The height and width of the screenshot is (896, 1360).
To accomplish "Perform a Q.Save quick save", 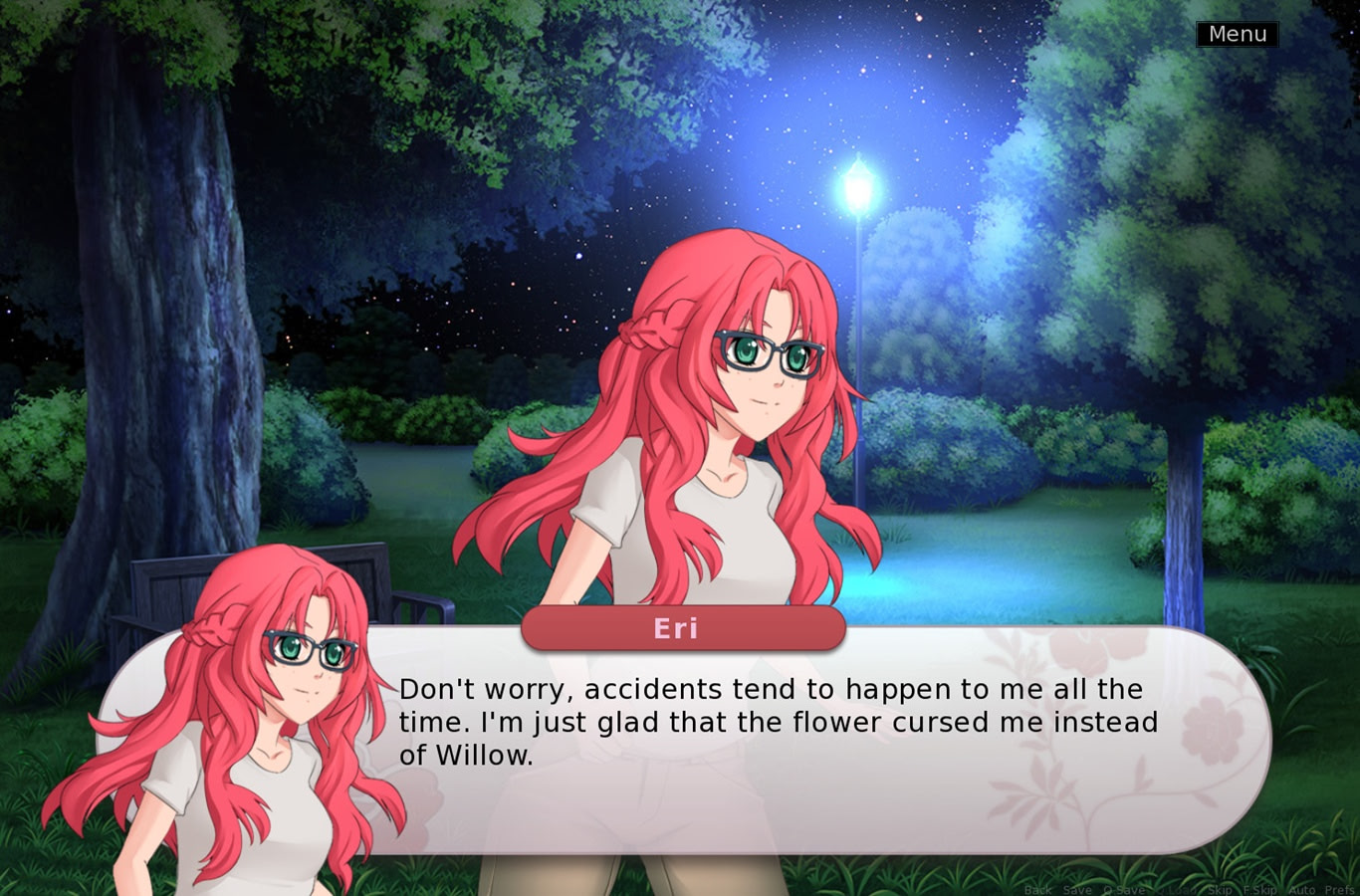I will tap(1123, 889).
